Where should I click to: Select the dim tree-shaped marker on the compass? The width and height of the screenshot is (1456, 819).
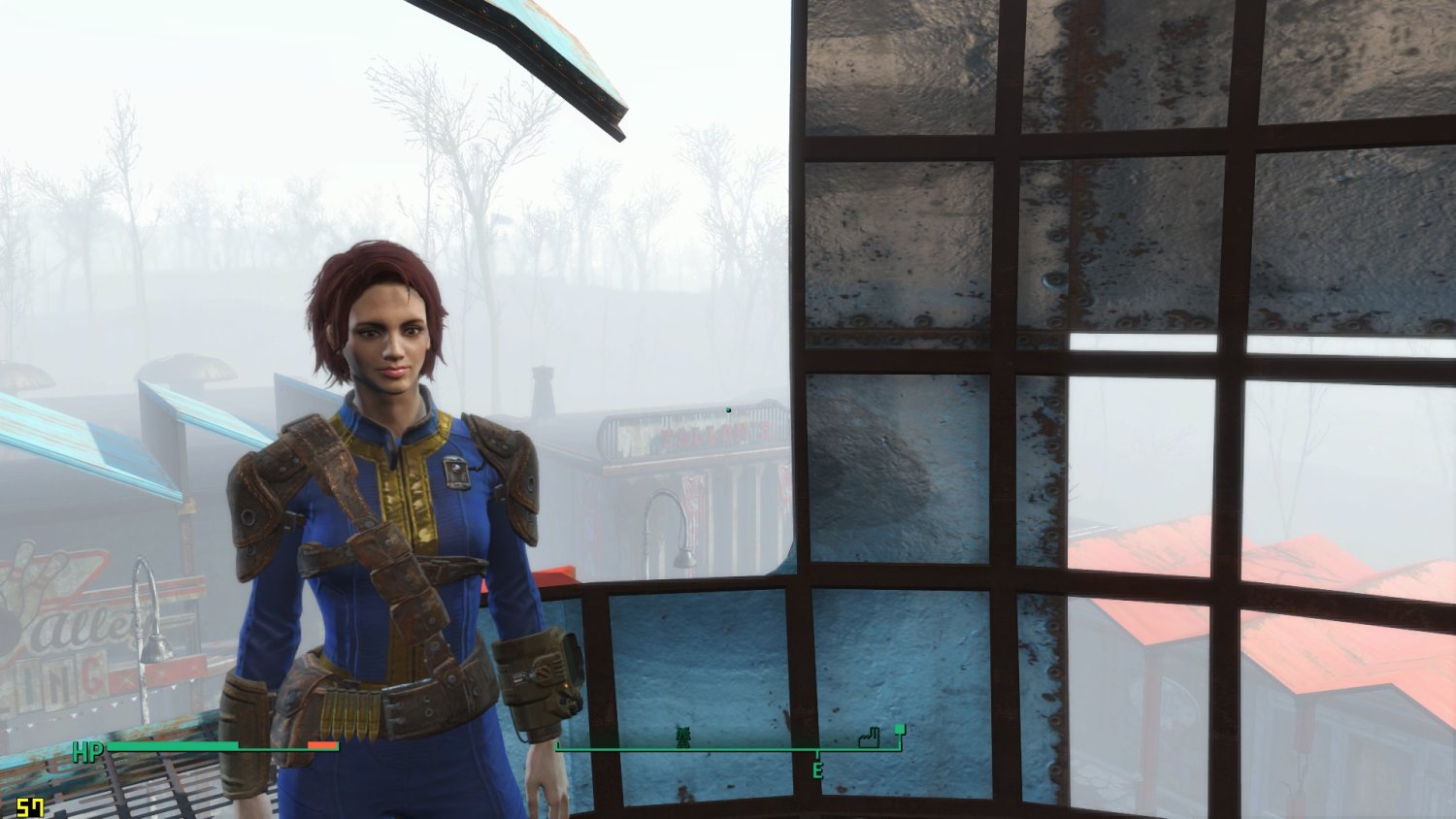tap(683, 739)
